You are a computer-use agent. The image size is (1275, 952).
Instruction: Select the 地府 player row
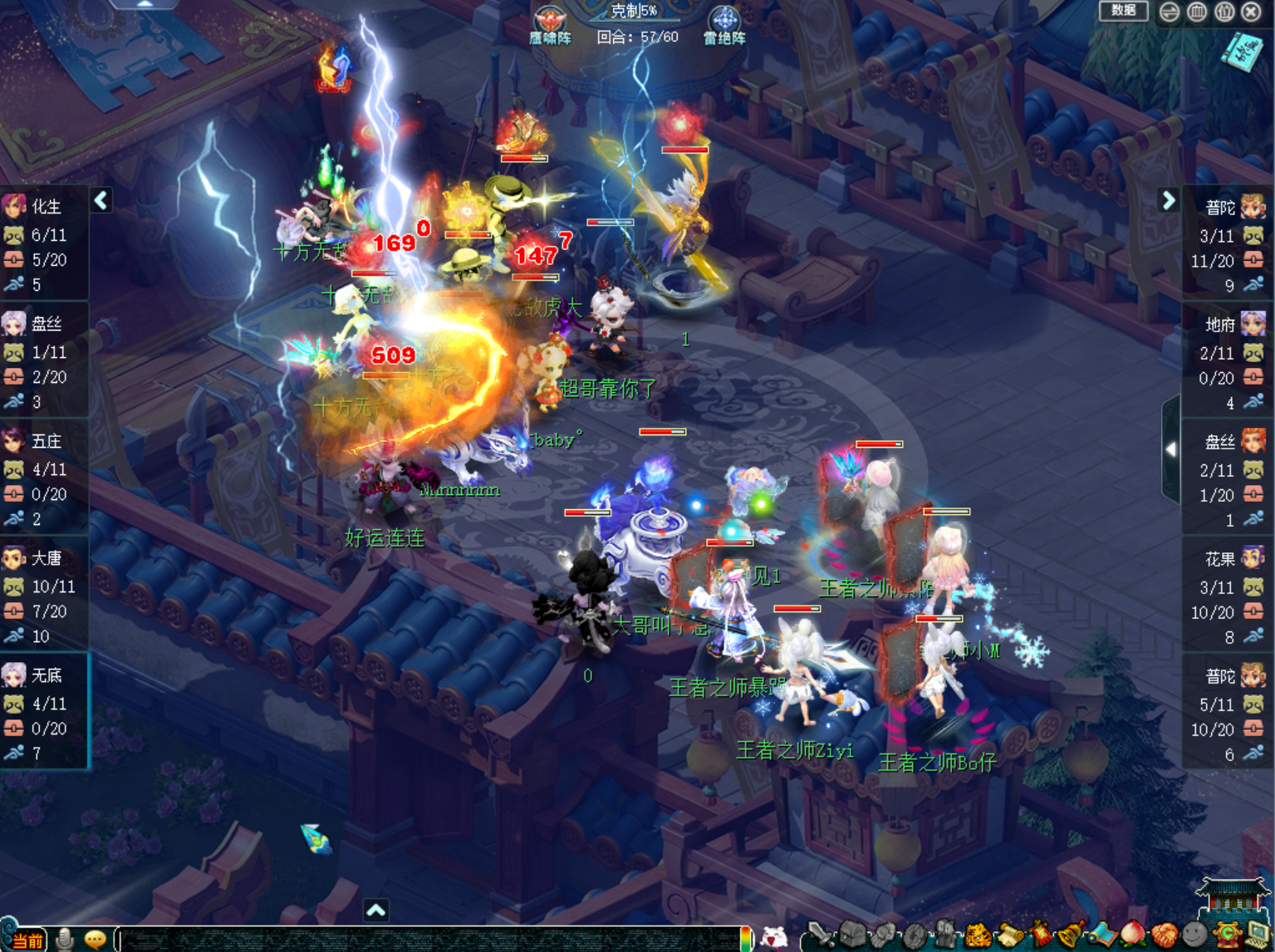pyautogui.click(x=1226, y=360)
